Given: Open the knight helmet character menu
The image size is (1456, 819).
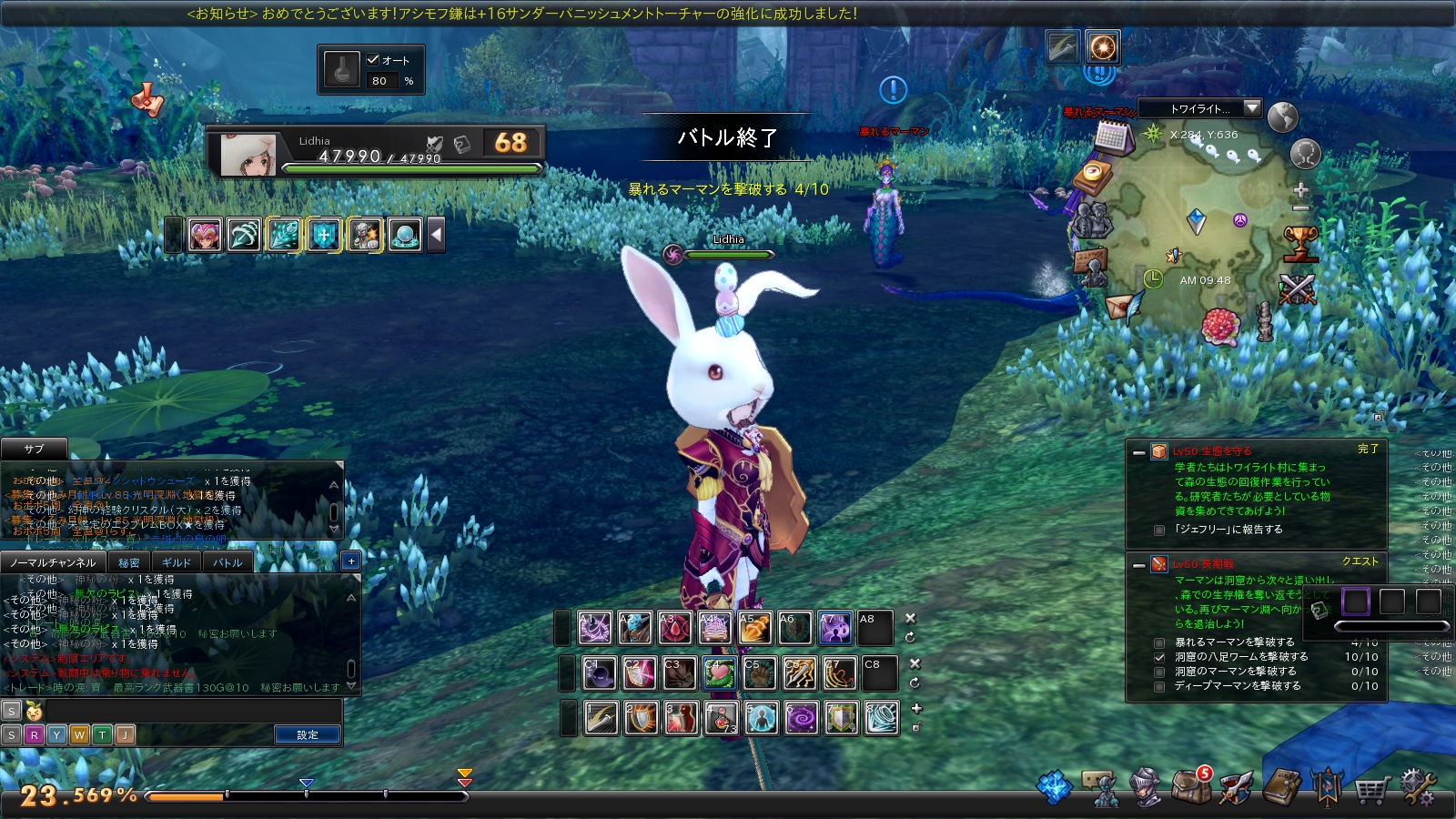Looking at the screenshot, I should (x=1145, y=787).
